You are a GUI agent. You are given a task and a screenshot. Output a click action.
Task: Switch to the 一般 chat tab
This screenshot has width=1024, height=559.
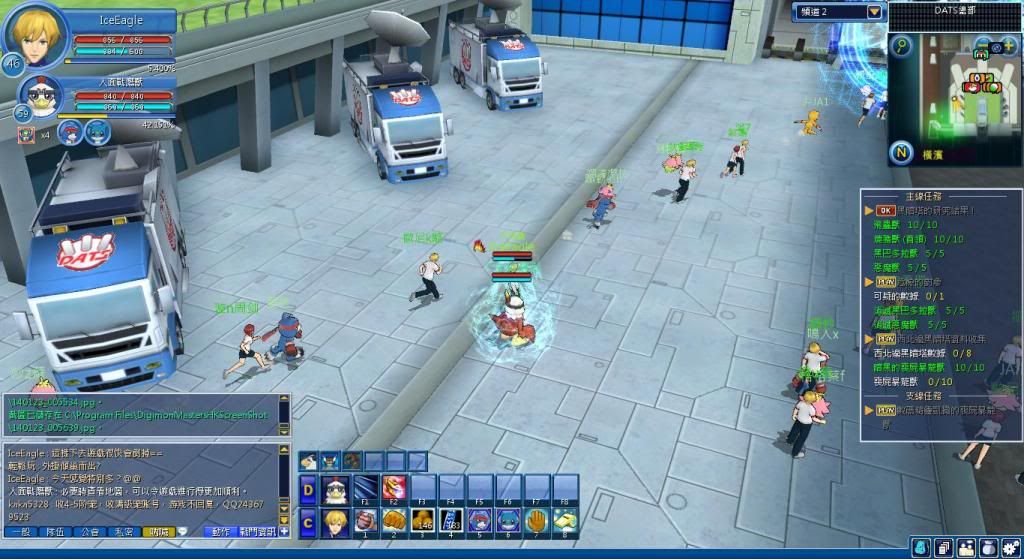coord(21,533)
